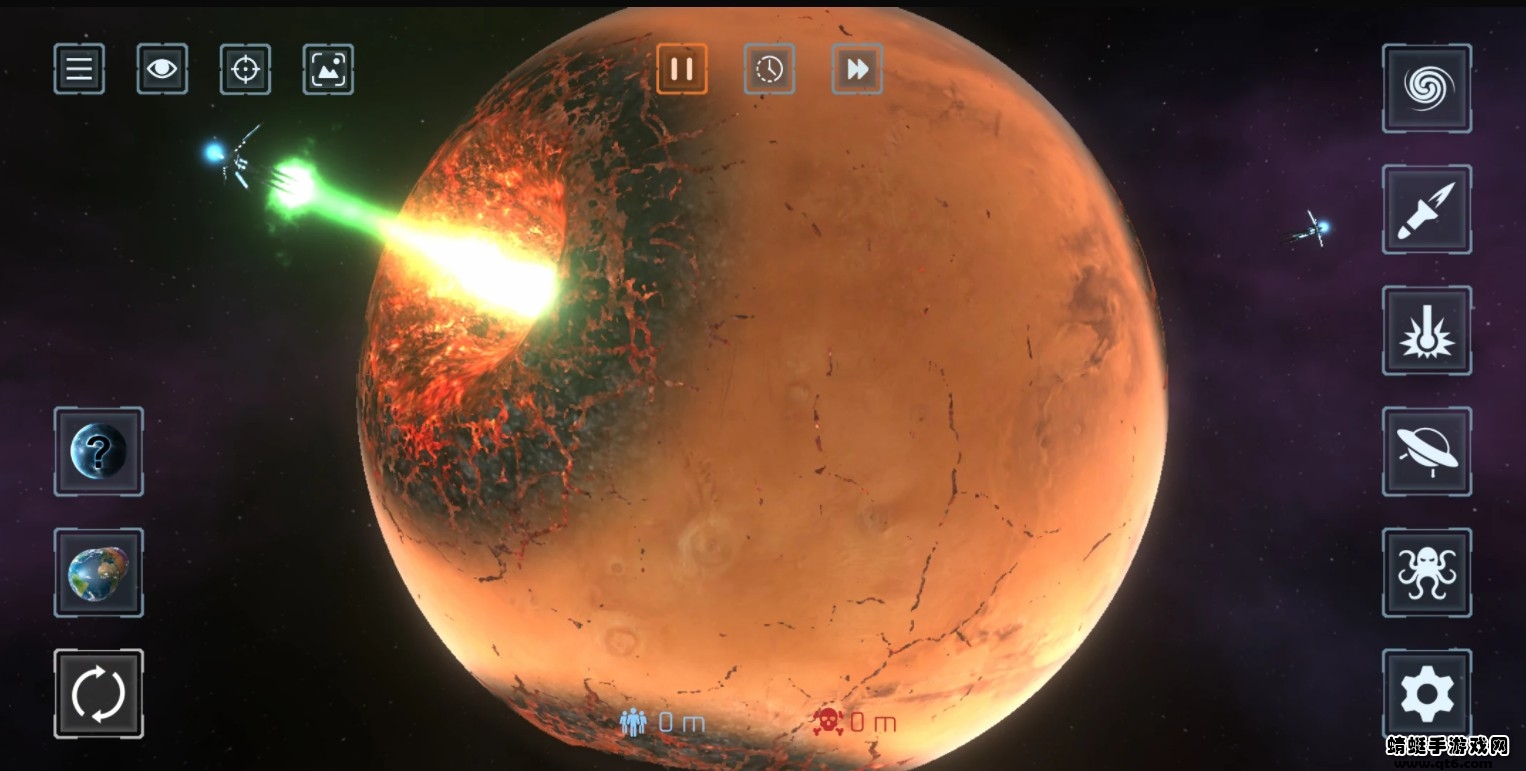Choose a random mystery planet
This screenshot has height=771, width=1526.
coord(99,451)
